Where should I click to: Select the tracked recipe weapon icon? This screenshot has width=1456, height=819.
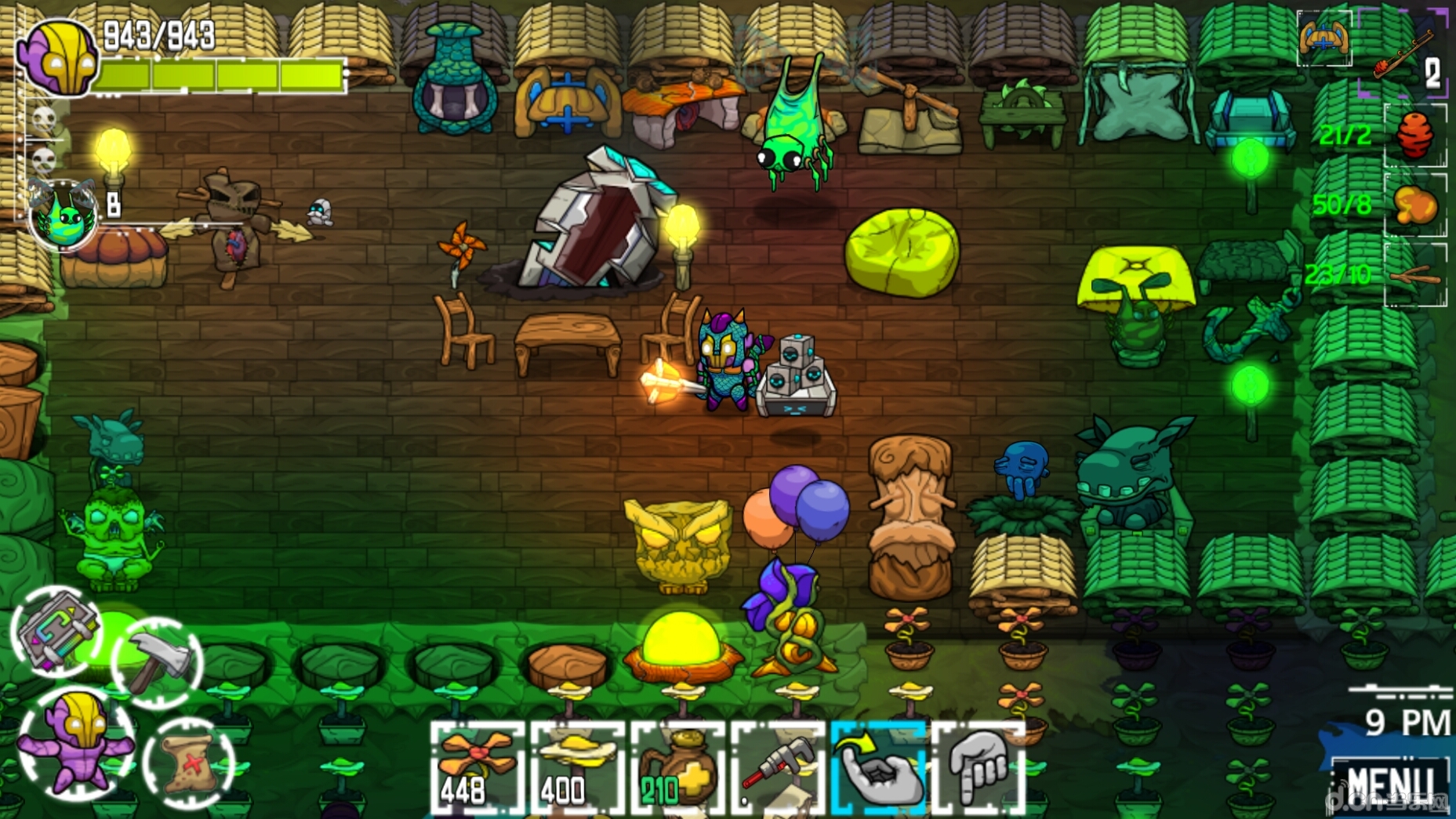(x=1403, y=53)
